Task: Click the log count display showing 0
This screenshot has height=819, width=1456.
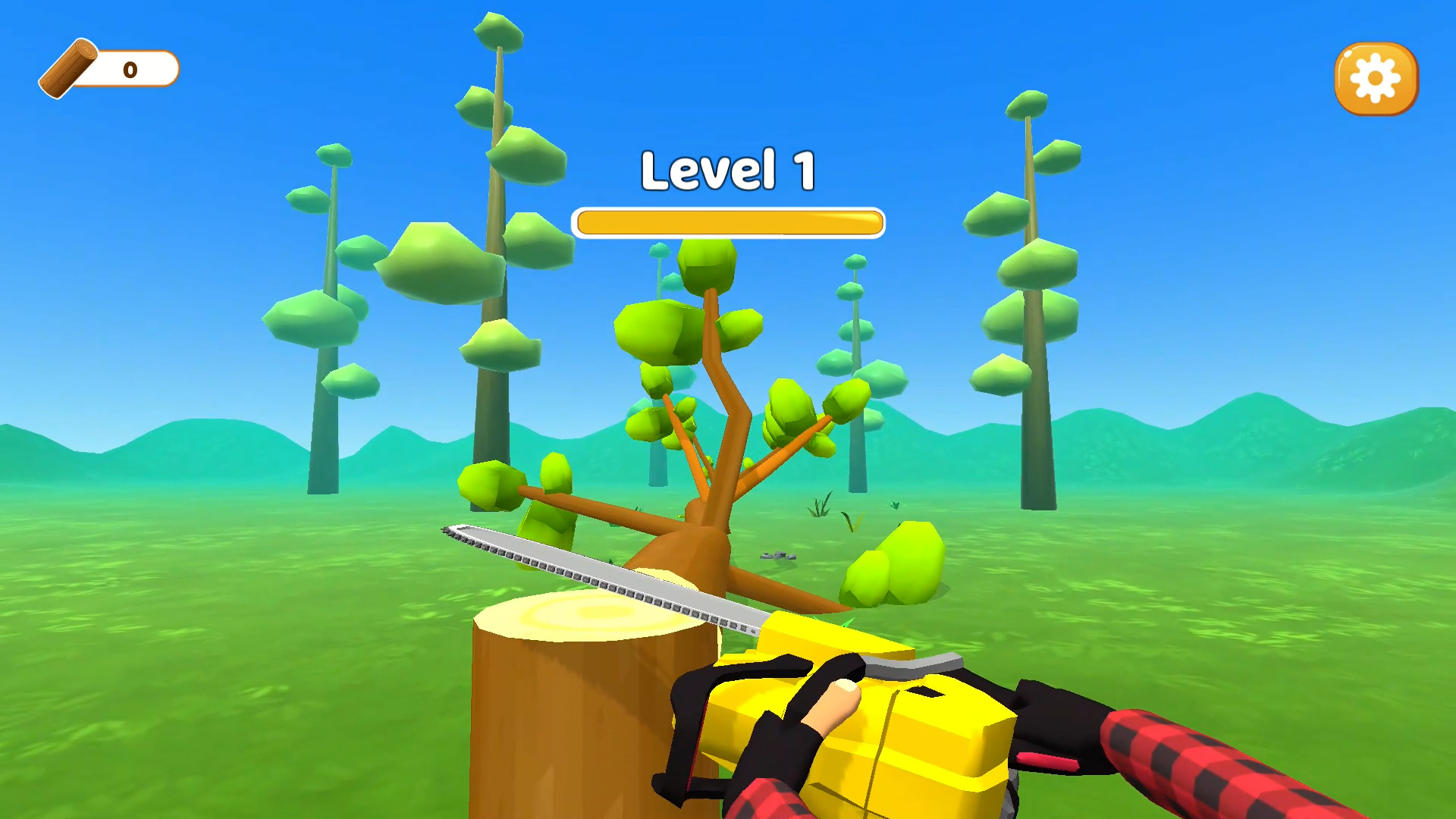Action: click(x=129, y=69)
